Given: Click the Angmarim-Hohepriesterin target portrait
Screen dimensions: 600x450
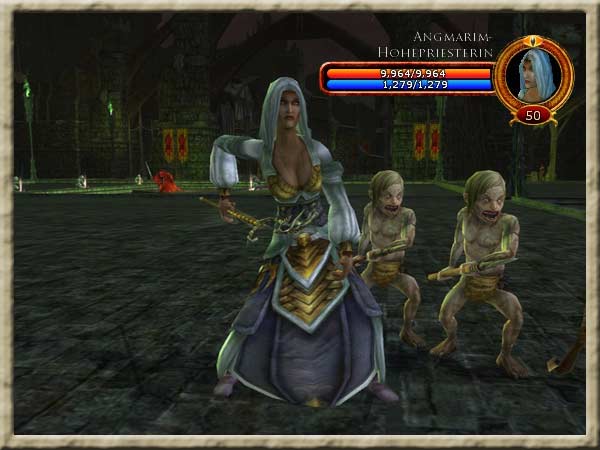Looking at the screenshot, I should click(533, 73).
